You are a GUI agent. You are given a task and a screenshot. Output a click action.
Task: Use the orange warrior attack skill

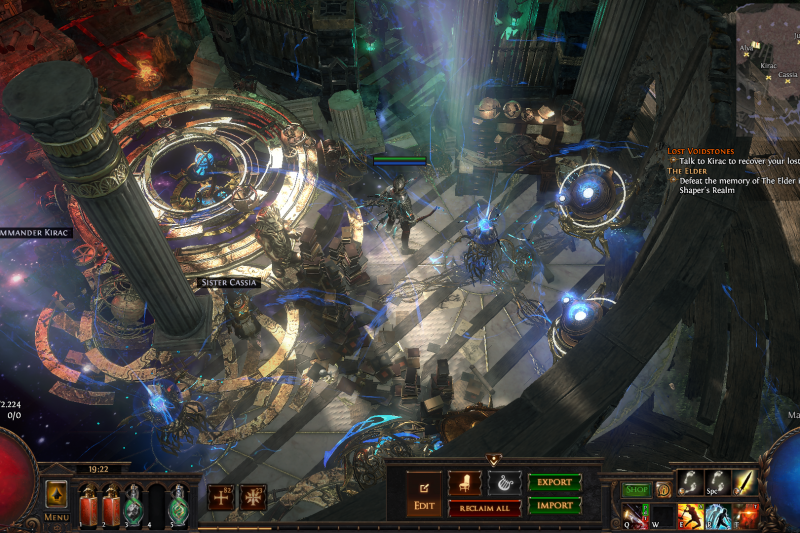point(689,514)
